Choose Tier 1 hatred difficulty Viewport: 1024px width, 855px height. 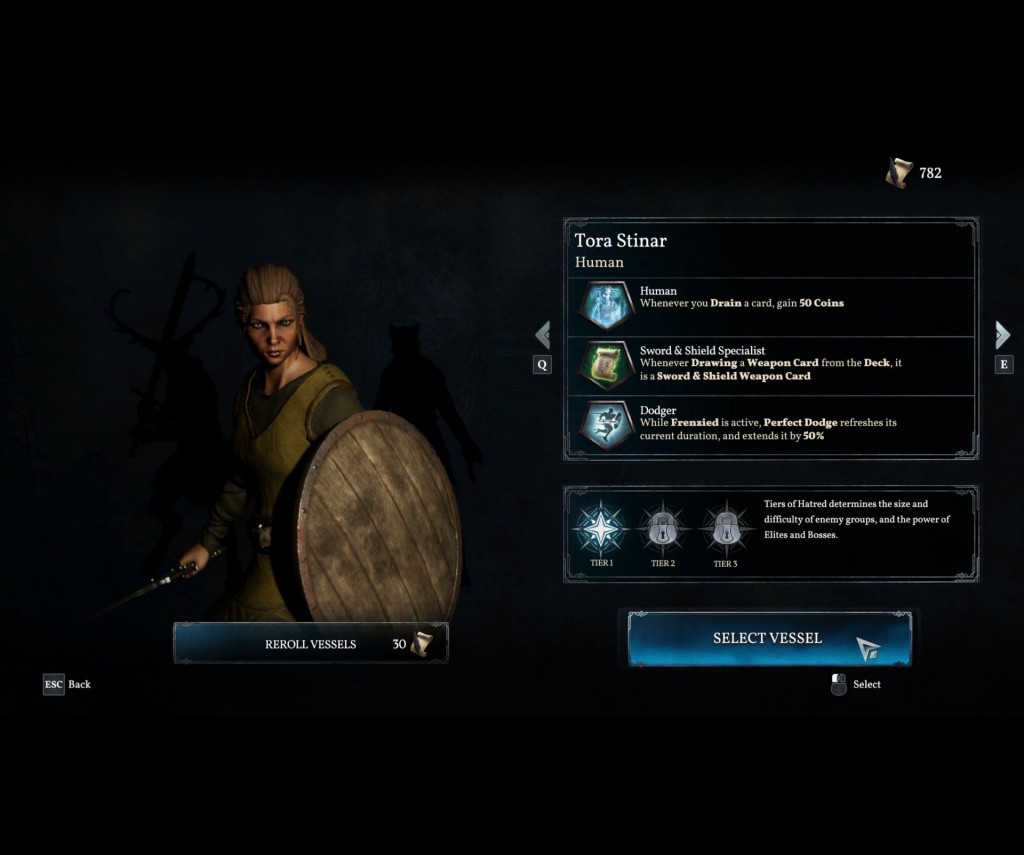pyautogui.click(x=603, y=530)
